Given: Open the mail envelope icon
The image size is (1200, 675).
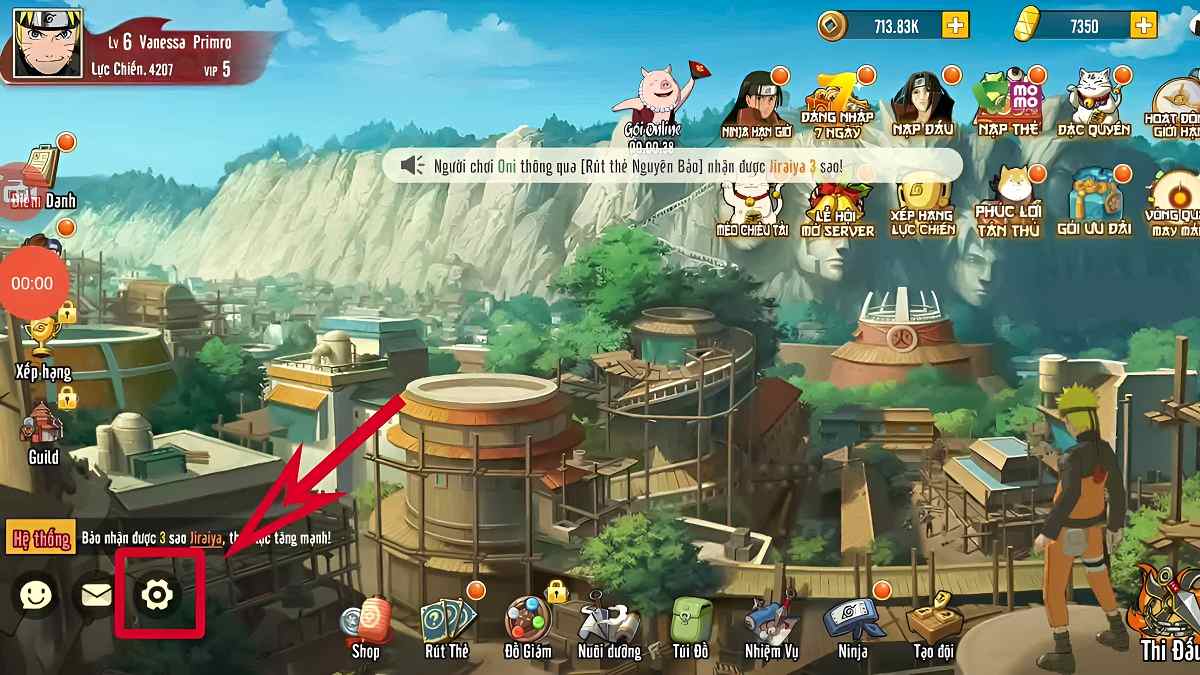Looking at the screenshot, I should coord(96,596).
